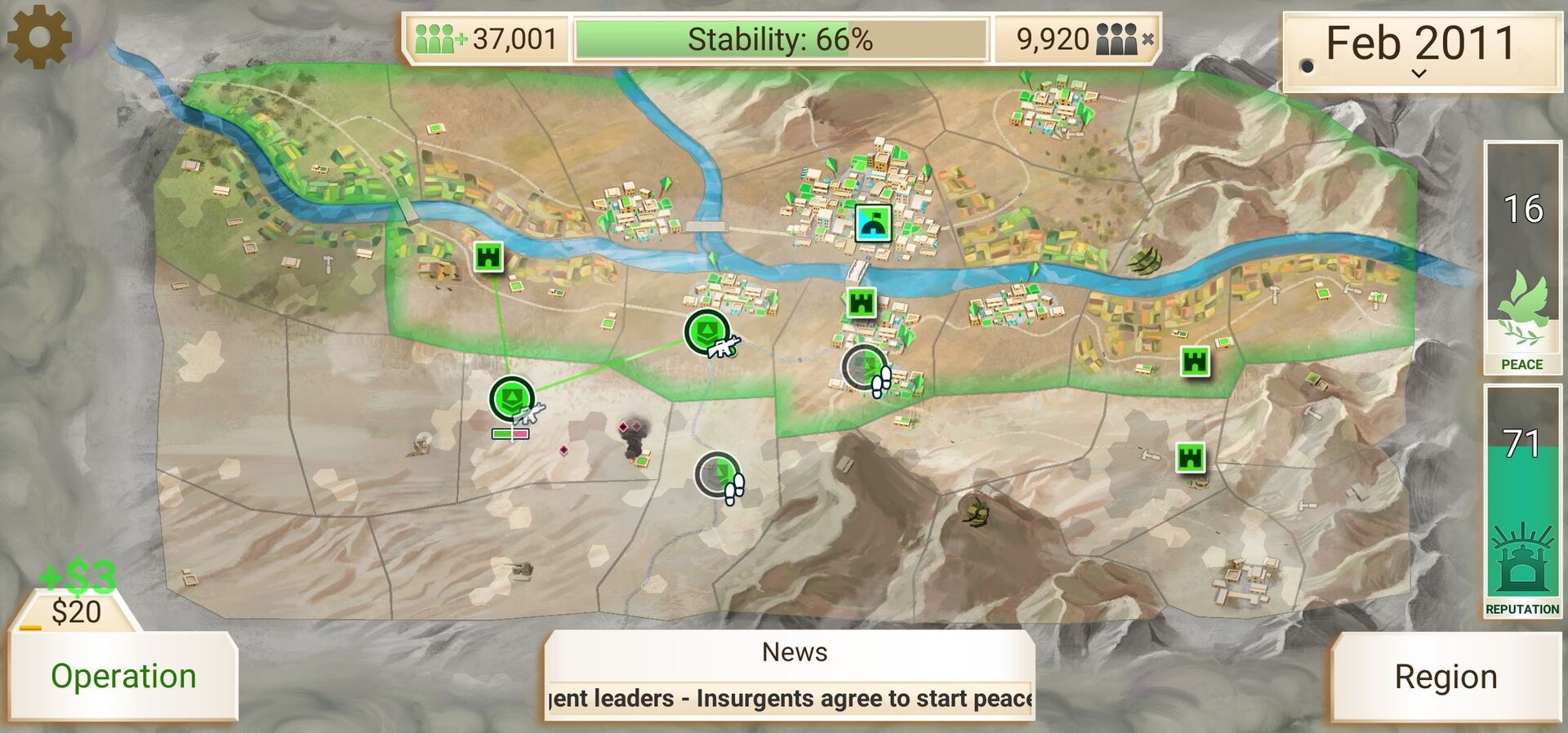The height and width of the screenshot is (733, 1568).
Task: Select the soldier unit with red health bar
Action: (x=512, y=400)
